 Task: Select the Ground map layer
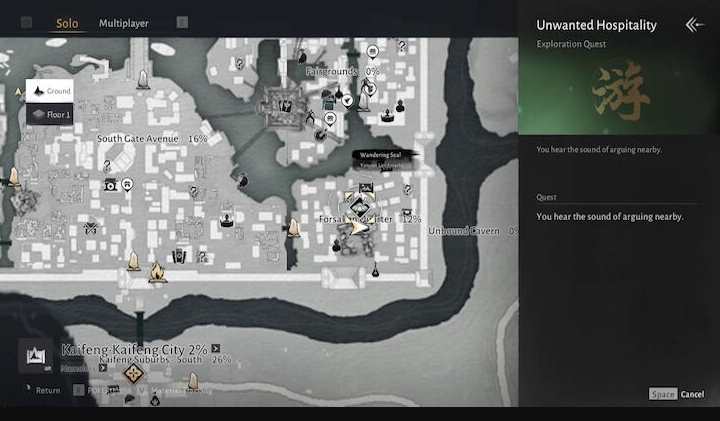(x=50, y=91)
